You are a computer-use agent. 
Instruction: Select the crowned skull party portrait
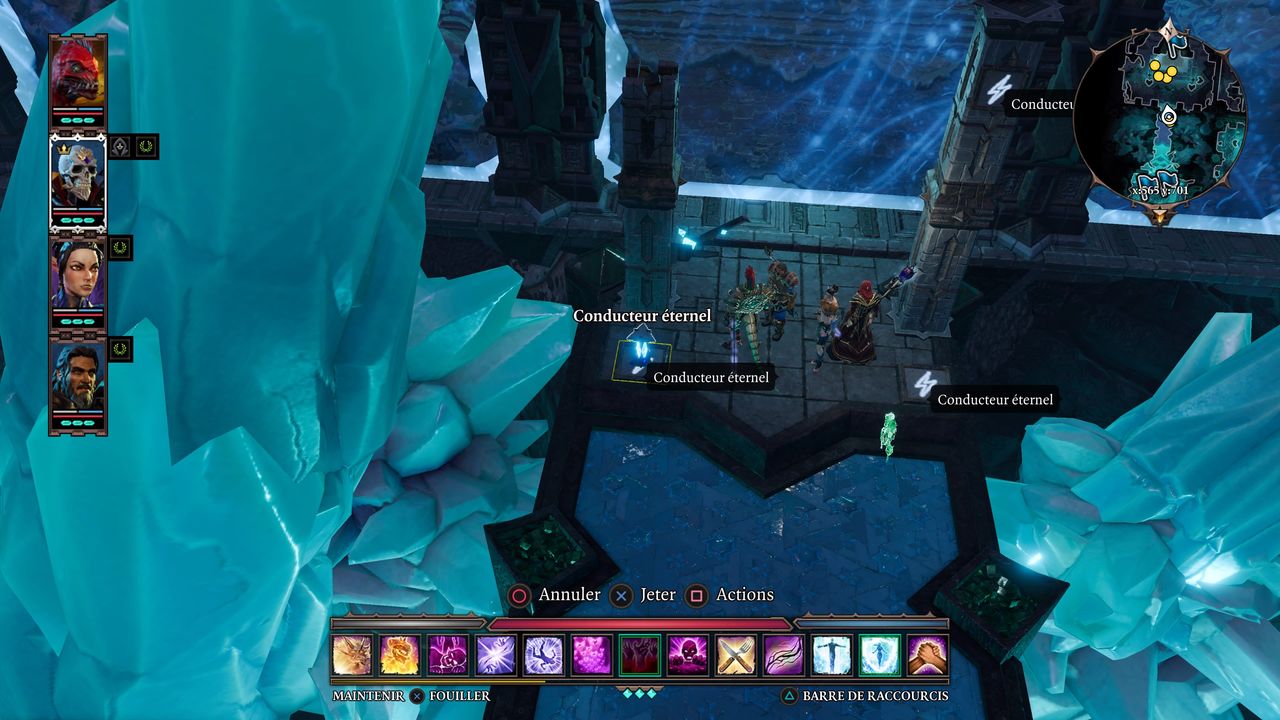coord(78,178)
